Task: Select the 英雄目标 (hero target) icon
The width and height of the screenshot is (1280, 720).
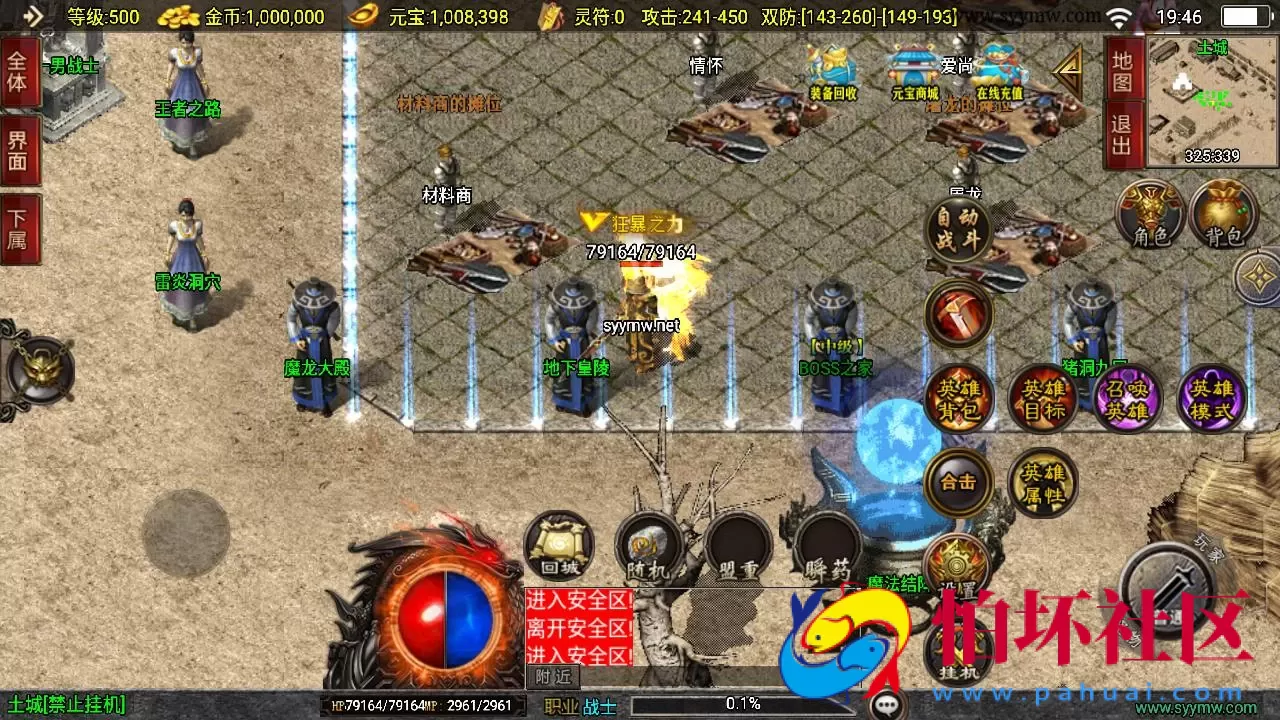Action: tap(1043, 398)
